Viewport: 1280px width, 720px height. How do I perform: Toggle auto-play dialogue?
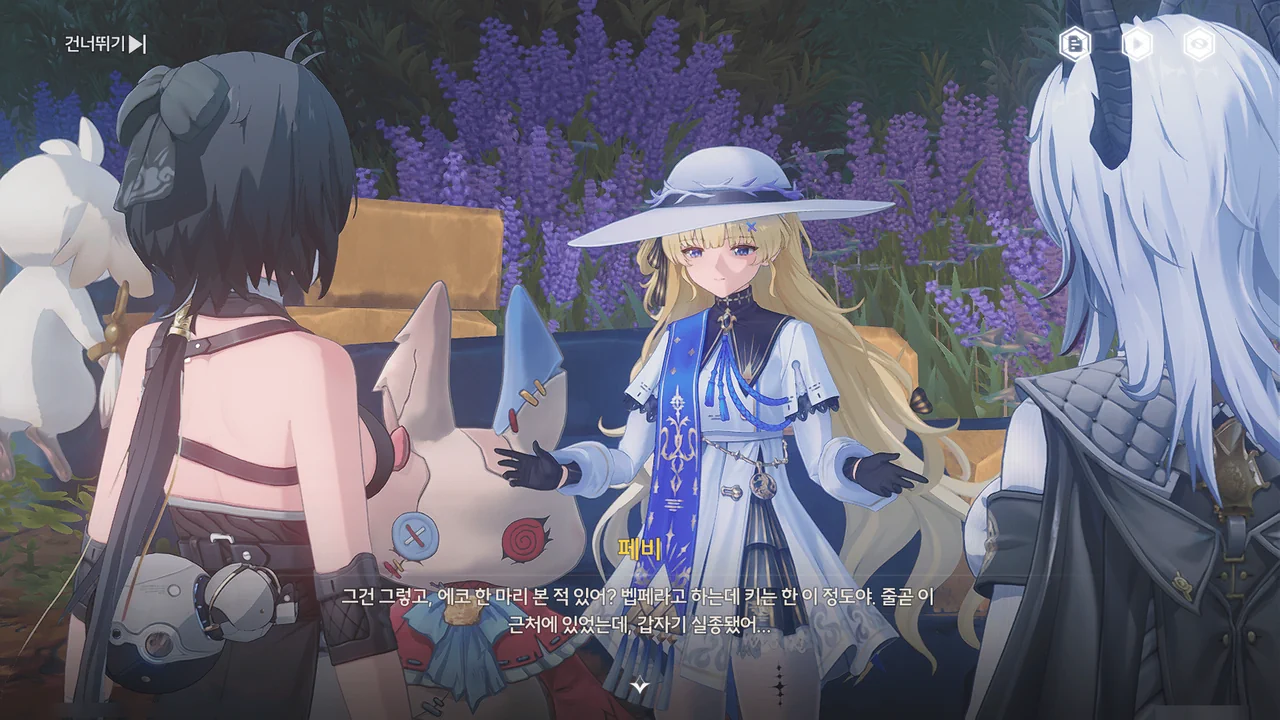(x=1137, y=44)
